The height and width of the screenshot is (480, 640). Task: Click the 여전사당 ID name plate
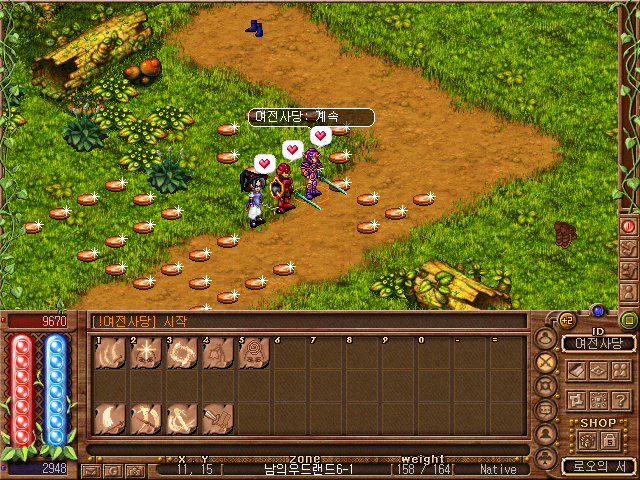coord(599,343)
